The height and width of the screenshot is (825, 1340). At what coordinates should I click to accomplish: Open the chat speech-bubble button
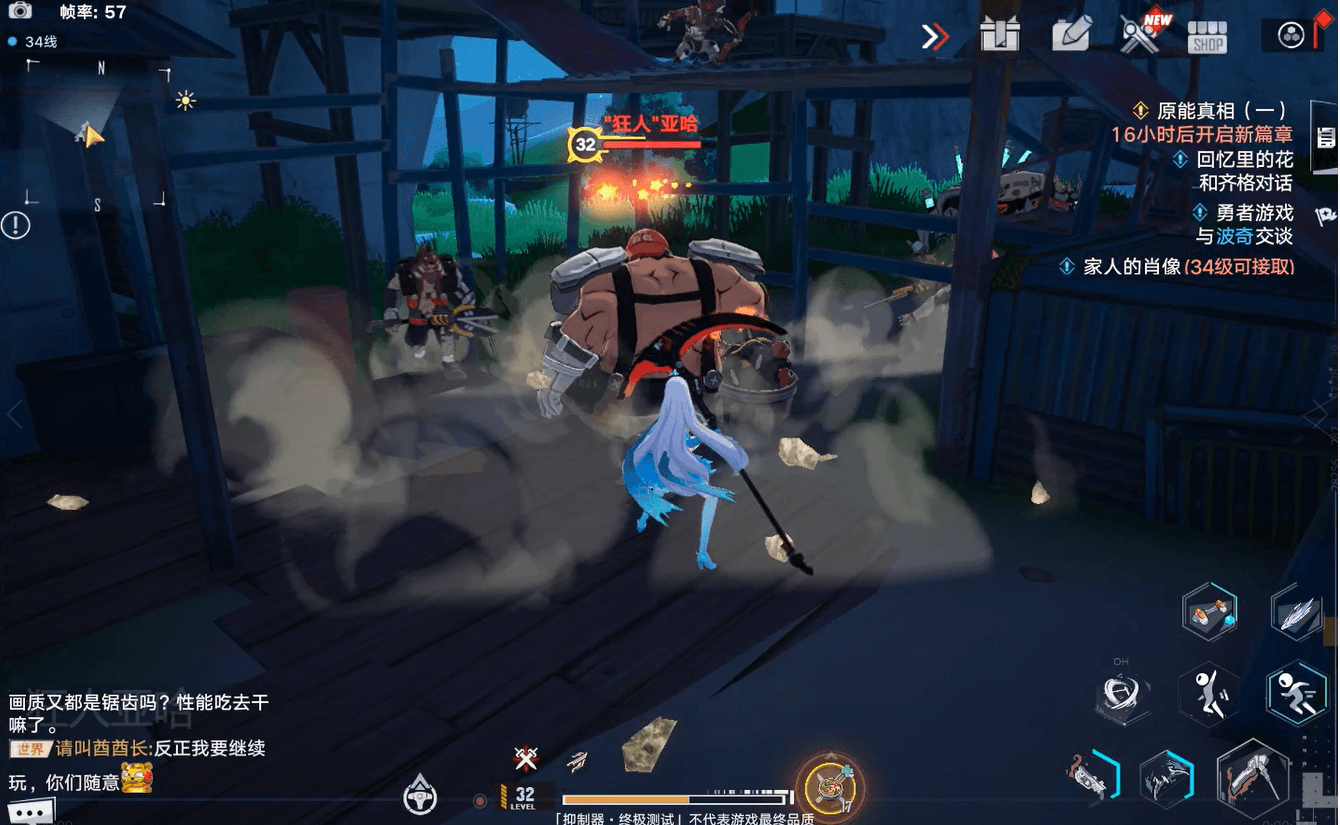pyautogui.click(x=30, y=811)
